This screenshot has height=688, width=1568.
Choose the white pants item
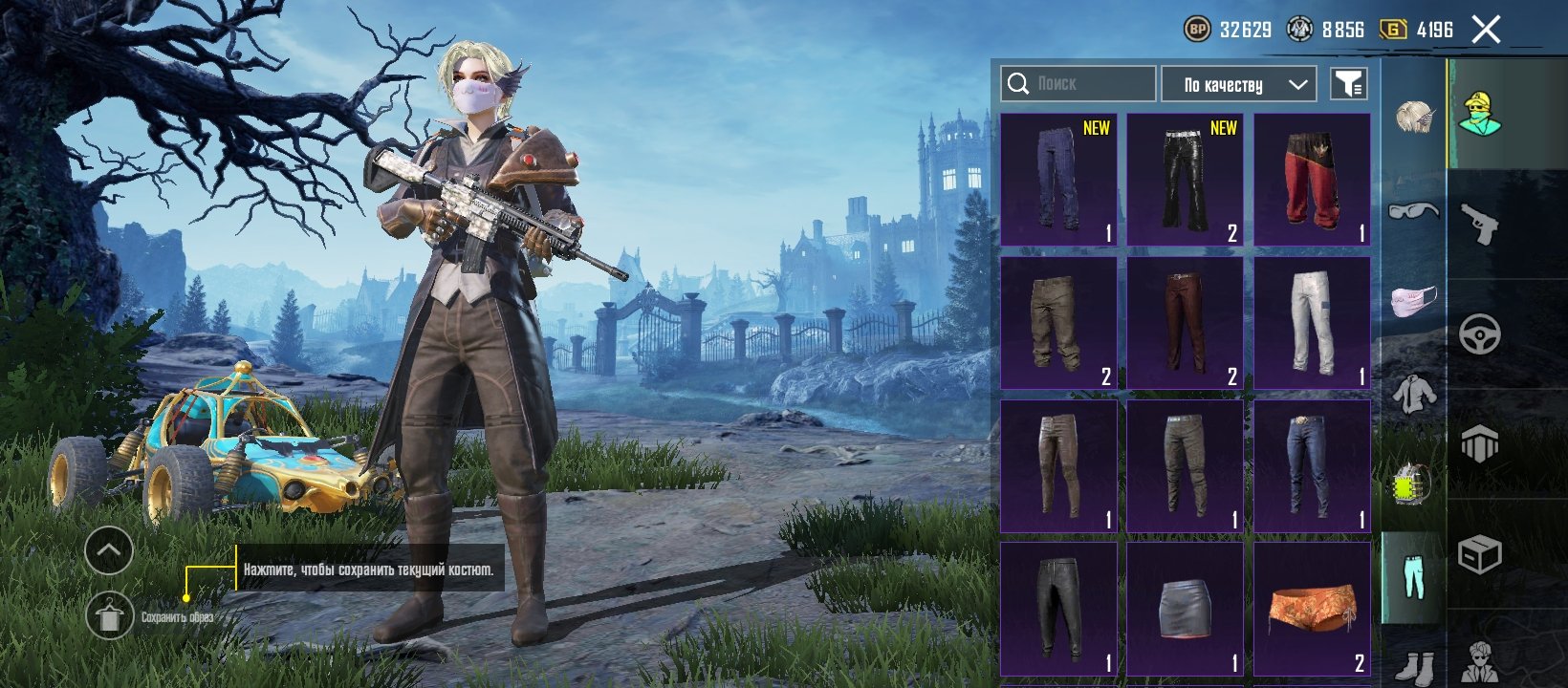[x=1312, y=323]
